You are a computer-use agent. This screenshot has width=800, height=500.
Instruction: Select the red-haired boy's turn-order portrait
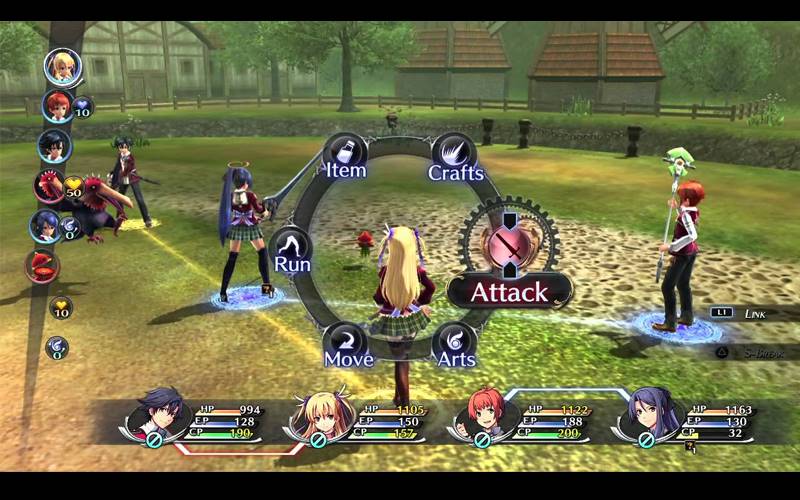pos(57,106)
